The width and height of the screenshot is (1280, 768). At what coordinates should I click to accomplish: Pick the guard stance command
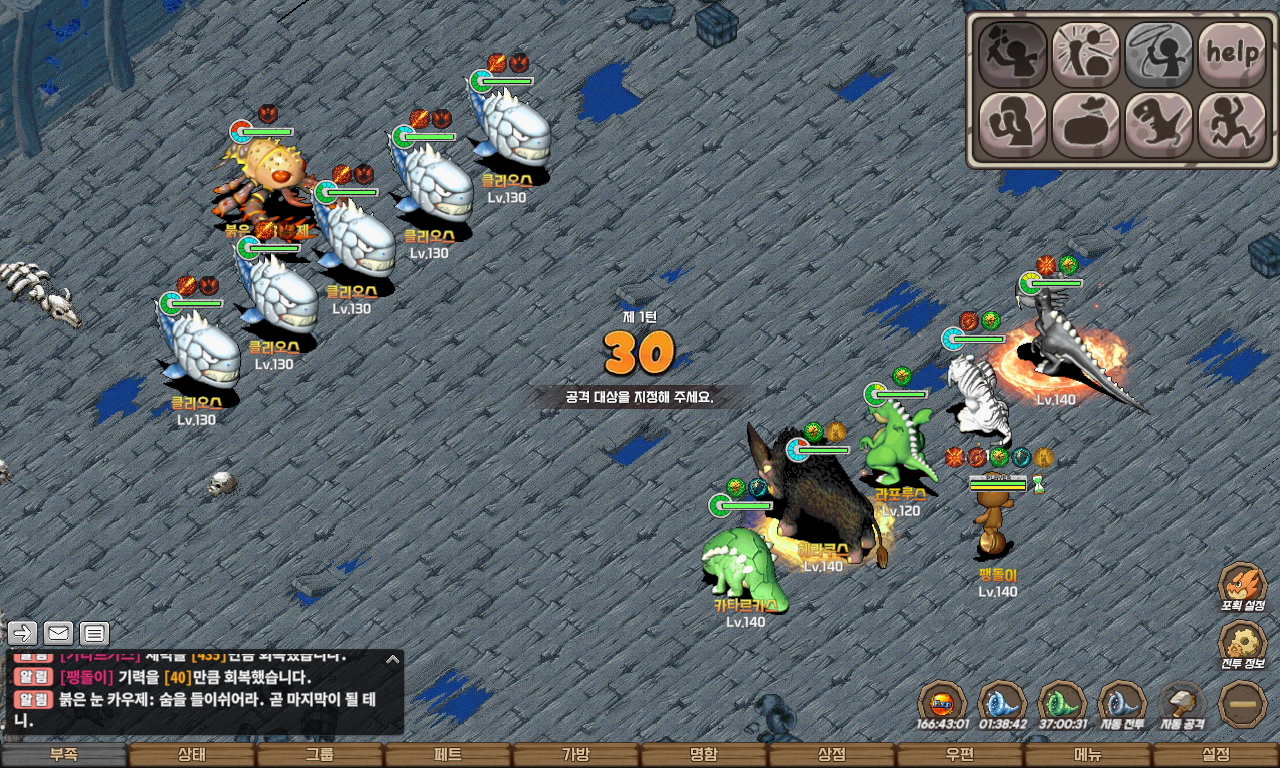click(x=1012, y=125)
